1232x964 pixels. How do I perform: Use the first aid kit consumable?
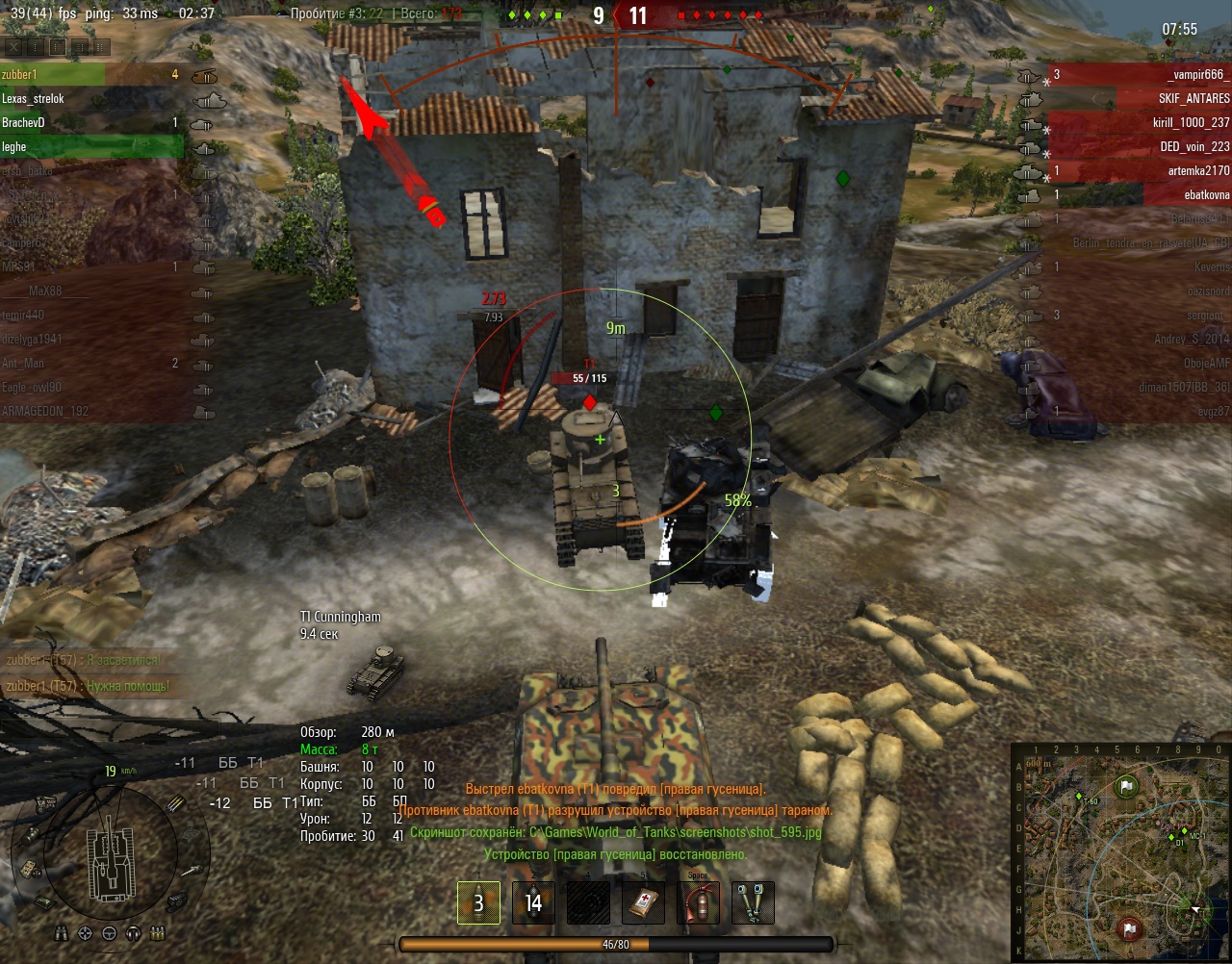[x=643, y=902]
